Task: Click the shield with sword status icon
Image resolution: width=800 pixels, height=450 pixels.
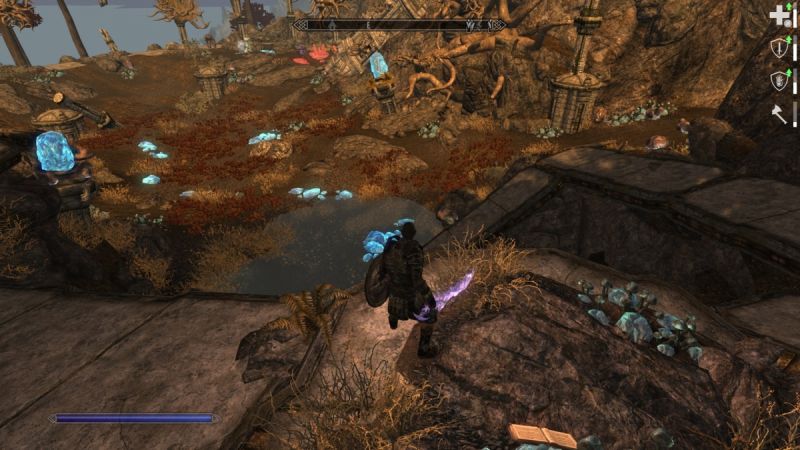Action: pyautogui.click(x=779, y=47)
